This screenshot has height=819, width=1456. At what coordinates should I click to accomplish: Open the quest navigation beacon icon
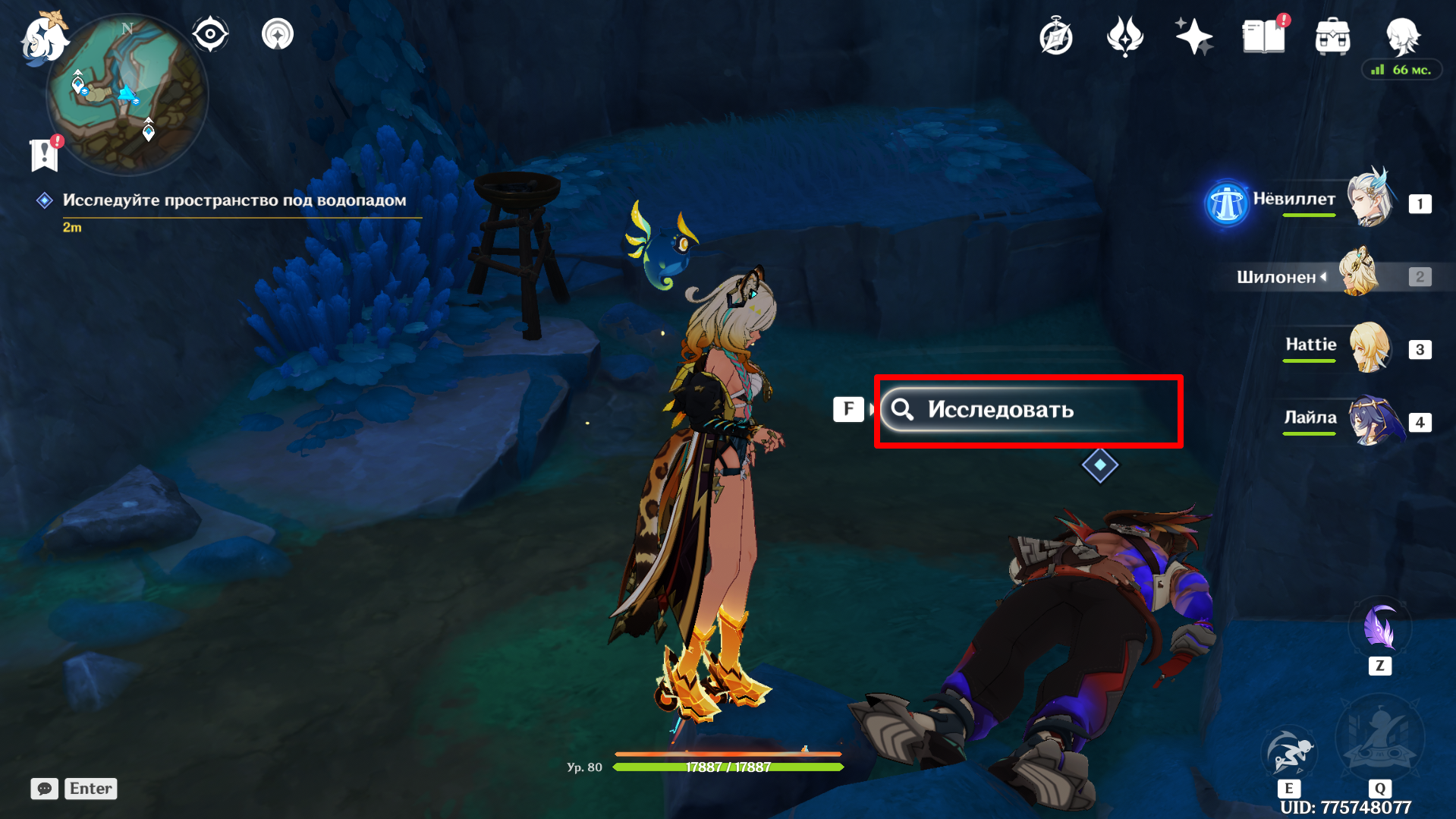[278, 35]
